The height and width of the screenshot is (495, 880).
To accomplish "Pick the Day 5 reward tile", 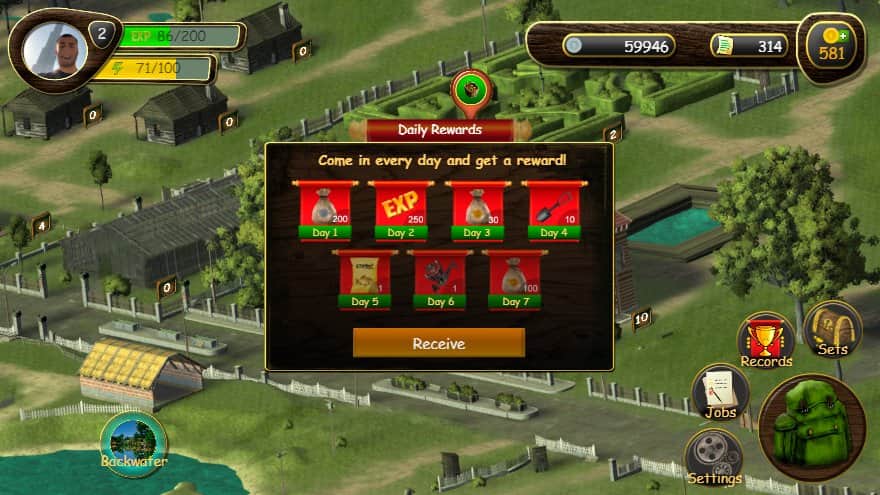I will pos(363,277).
